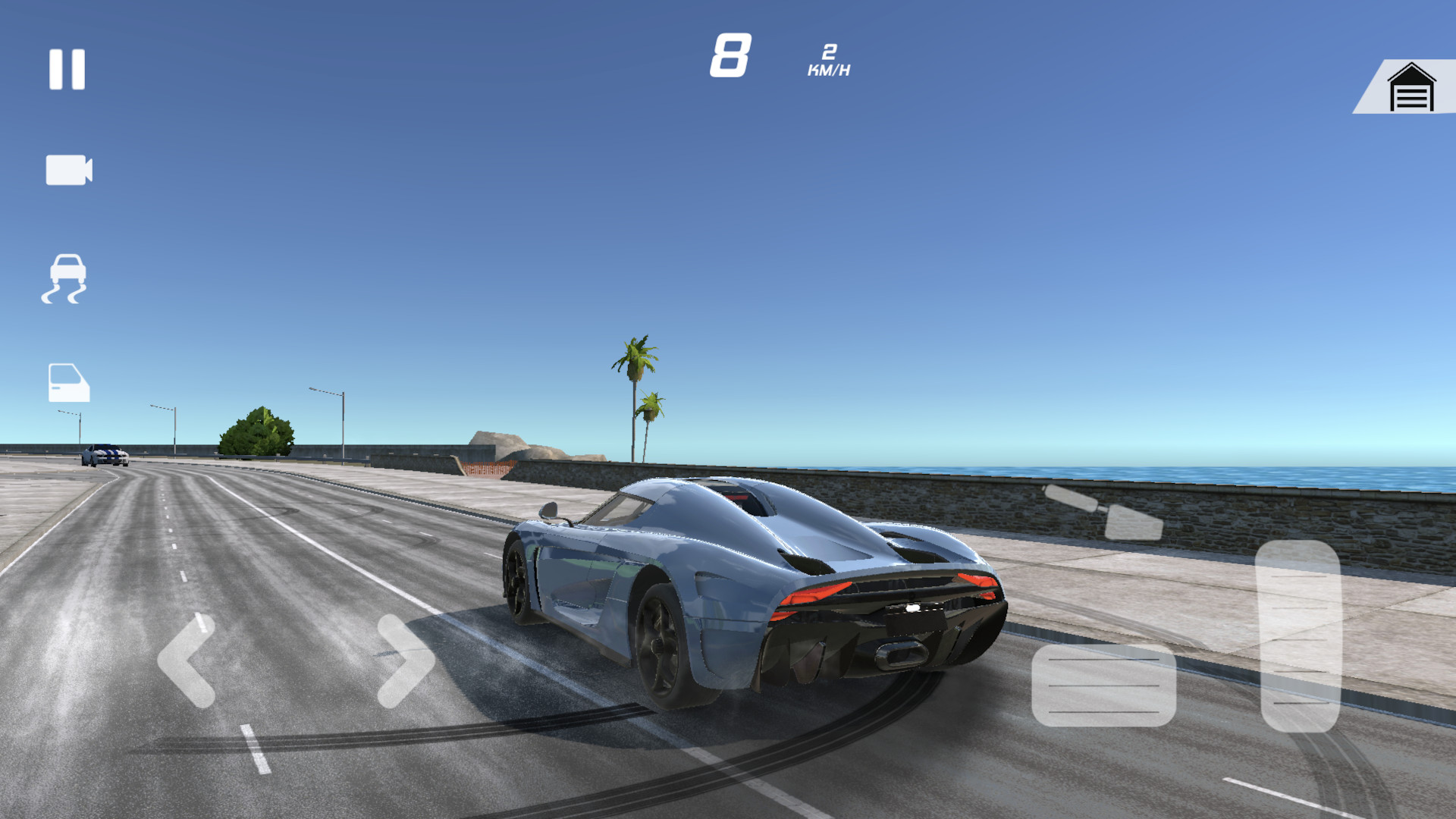The height and width of the screenshot is (819, 1456).
Task: Switch the camera view
Action: 68,170
